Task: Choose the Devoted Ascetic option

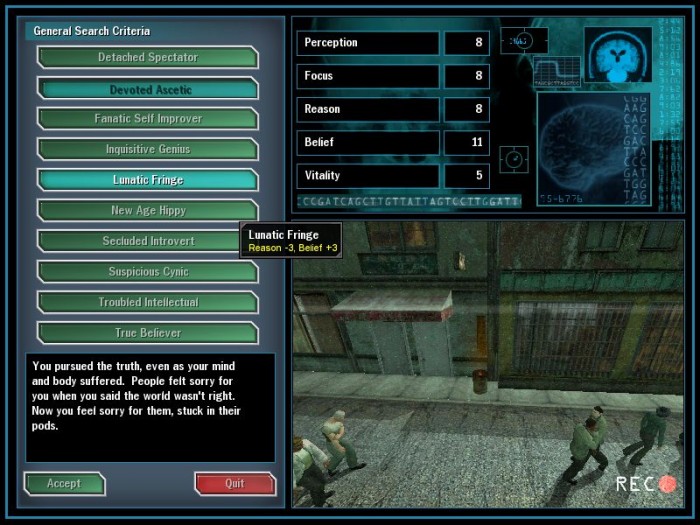Action: pos(148,89)
